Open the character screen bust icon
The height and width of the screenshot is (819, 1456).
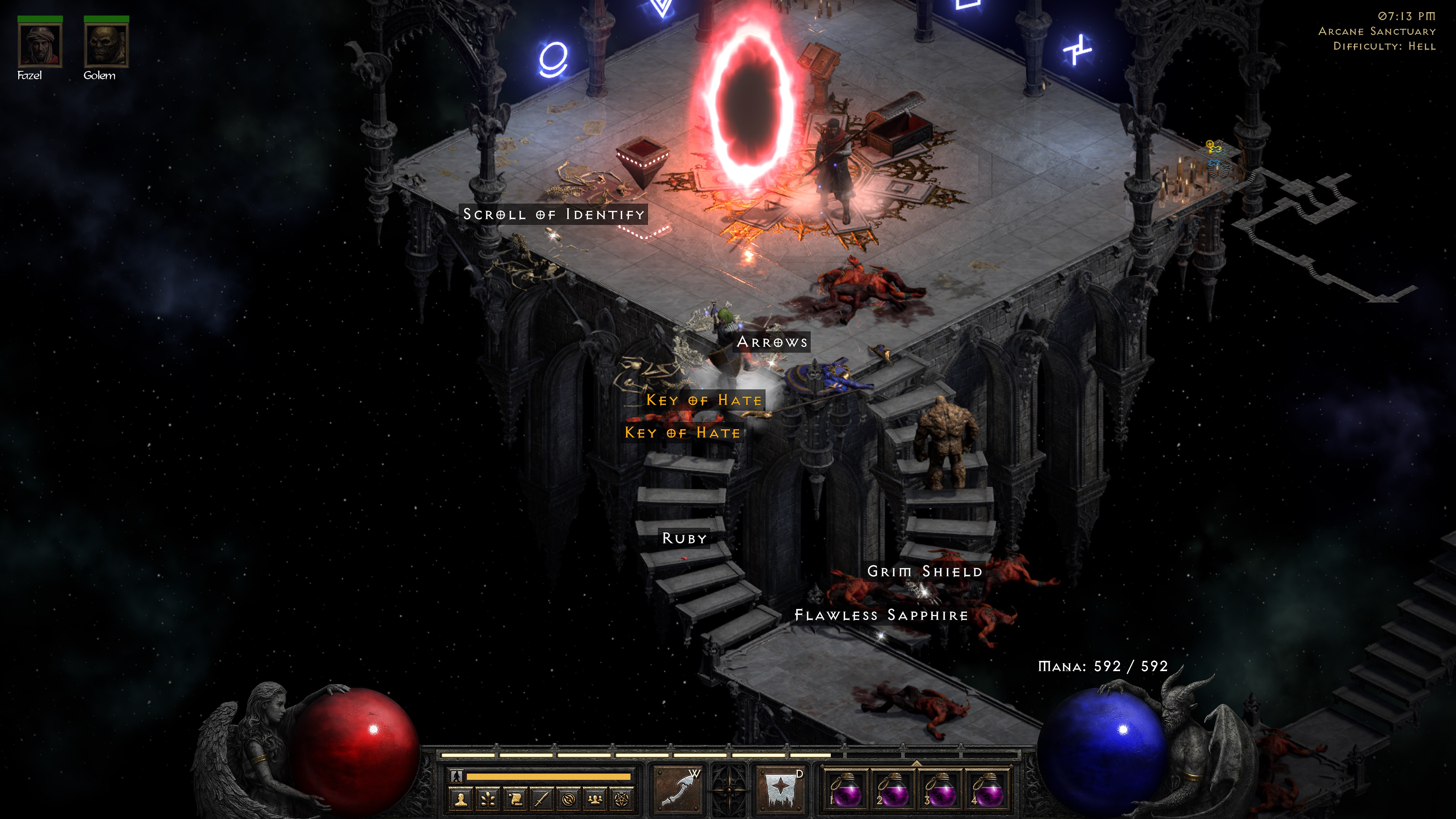tap(461, 799)
